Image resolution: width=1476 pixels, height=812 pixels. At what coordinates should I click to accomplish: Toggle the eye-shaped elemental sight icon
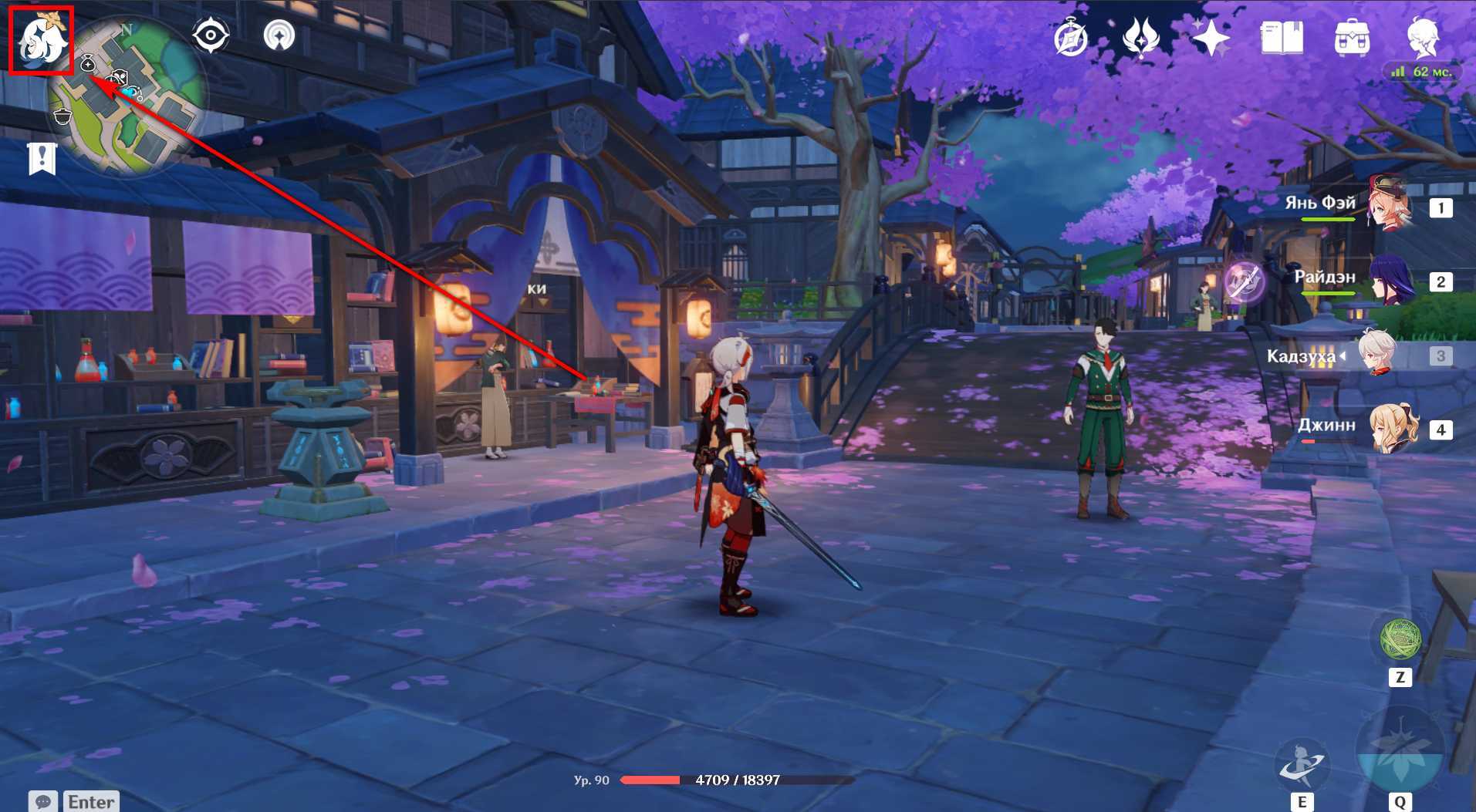coord(210,35)
